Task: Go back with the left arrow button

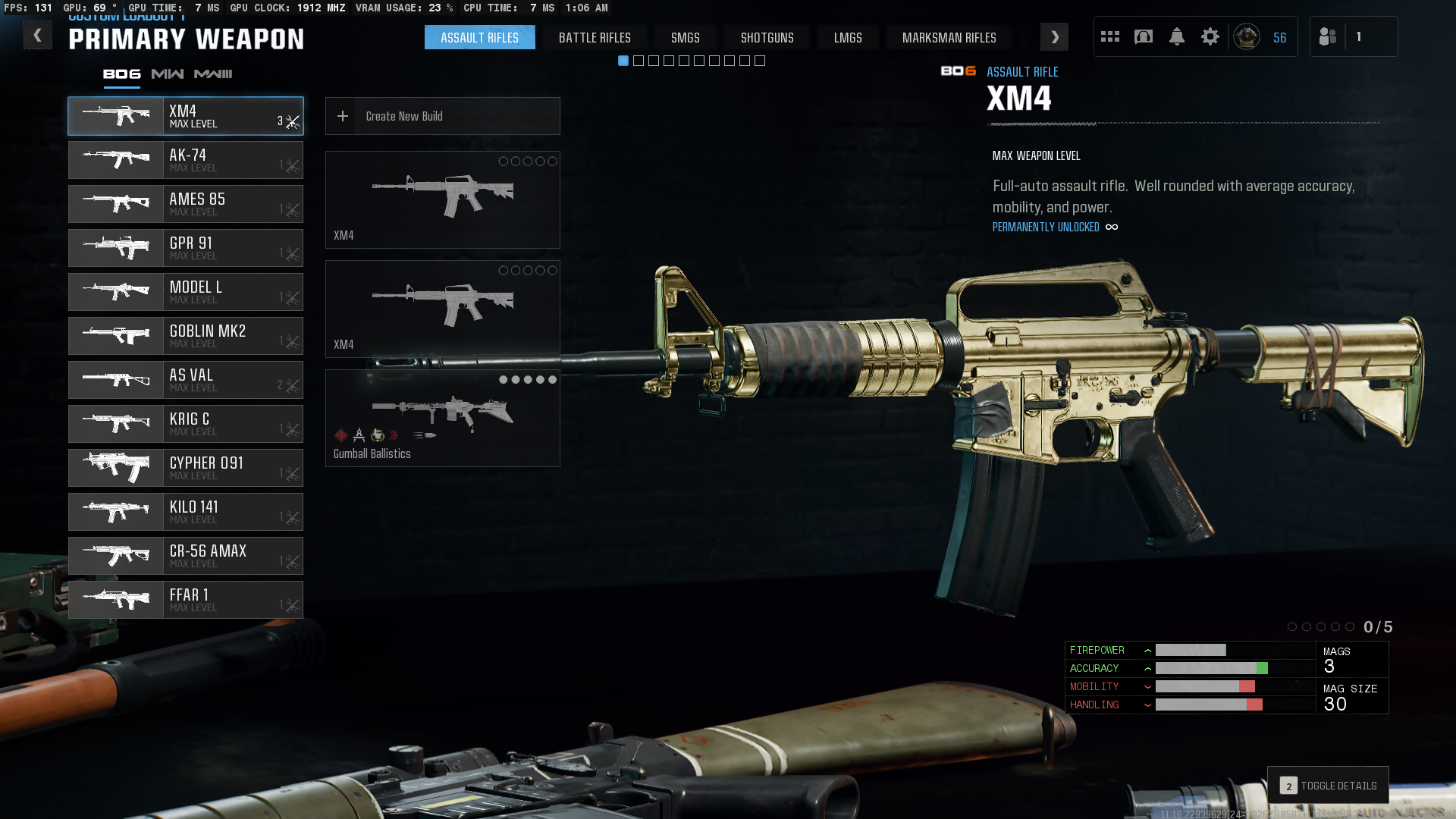Action: click(37, 36)
